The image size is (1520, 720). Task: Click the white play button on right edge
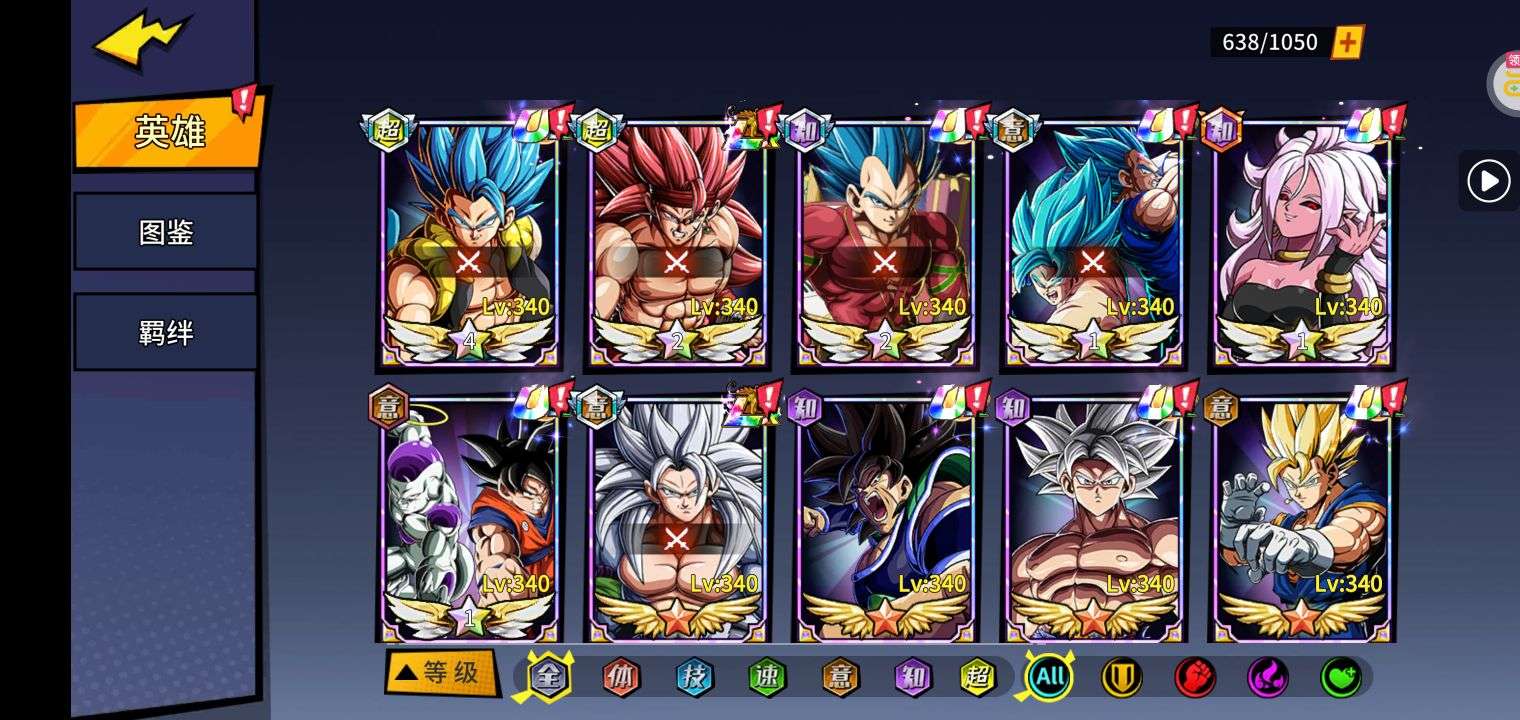[x=1488, y=181]
